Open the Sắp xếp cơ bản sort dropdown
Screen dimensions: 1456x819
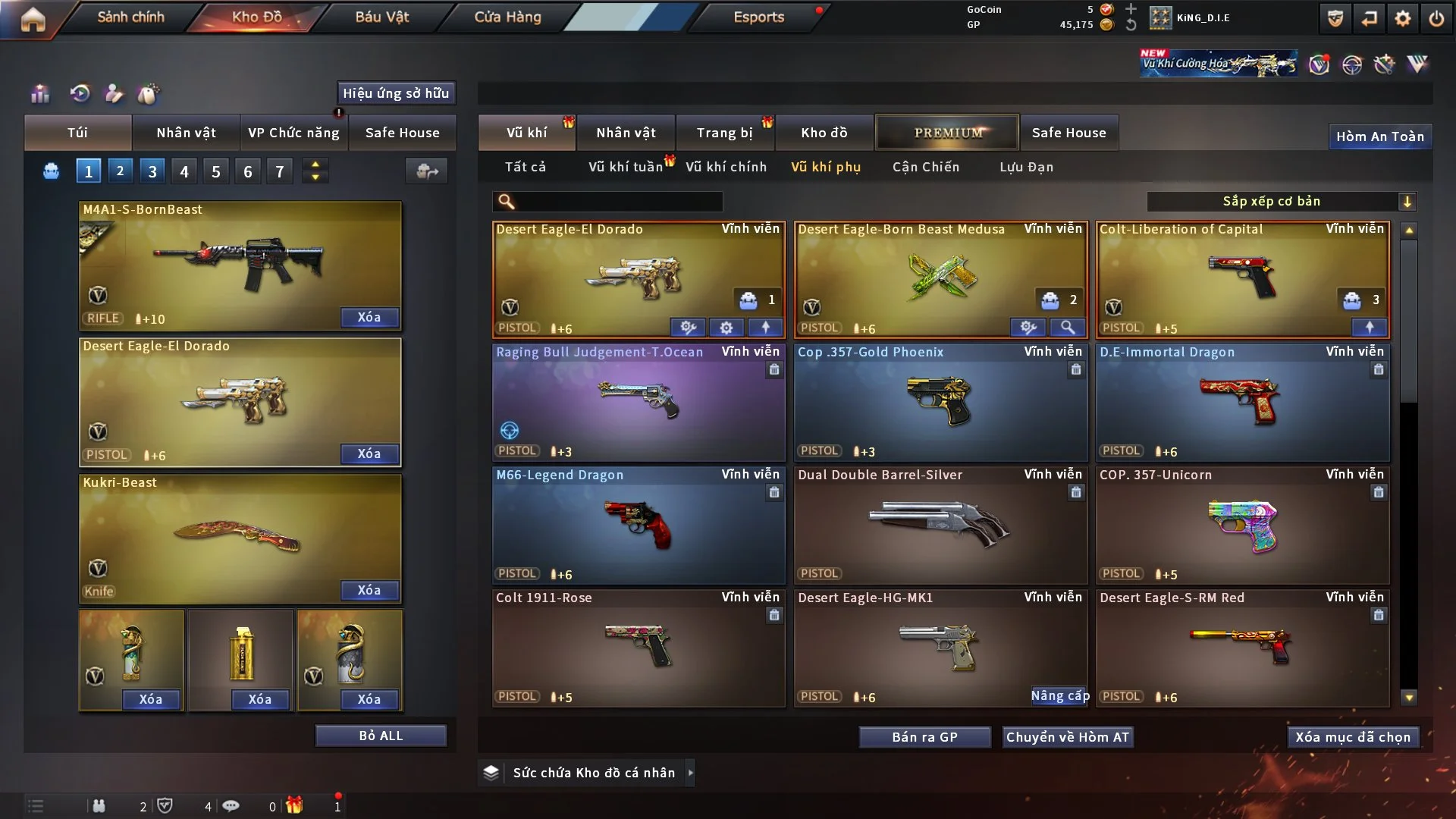(1281, 201)
